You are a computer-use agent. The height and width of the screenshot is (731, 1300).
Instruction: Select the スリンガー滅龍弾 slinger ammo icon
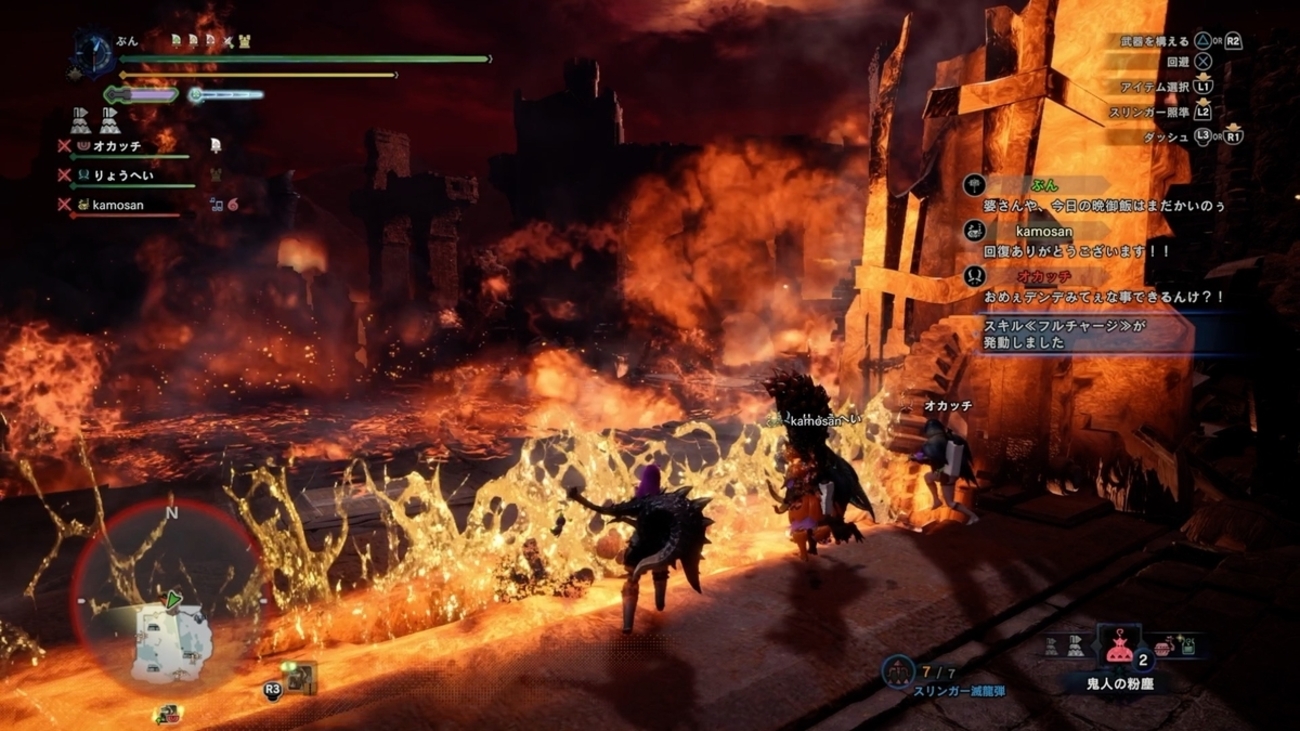(897, 671)
